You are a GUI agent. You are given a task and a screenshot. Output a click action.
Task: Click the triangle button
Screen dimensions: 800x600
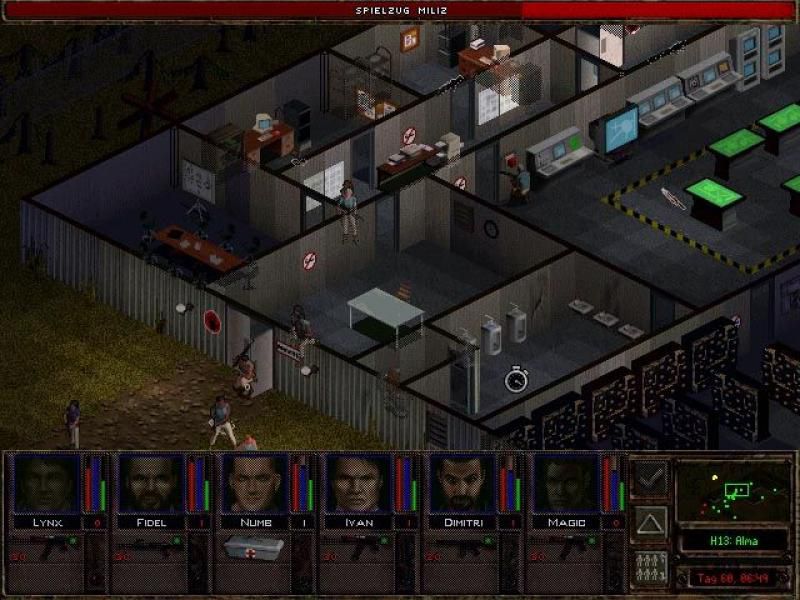[x=651, y=522]
